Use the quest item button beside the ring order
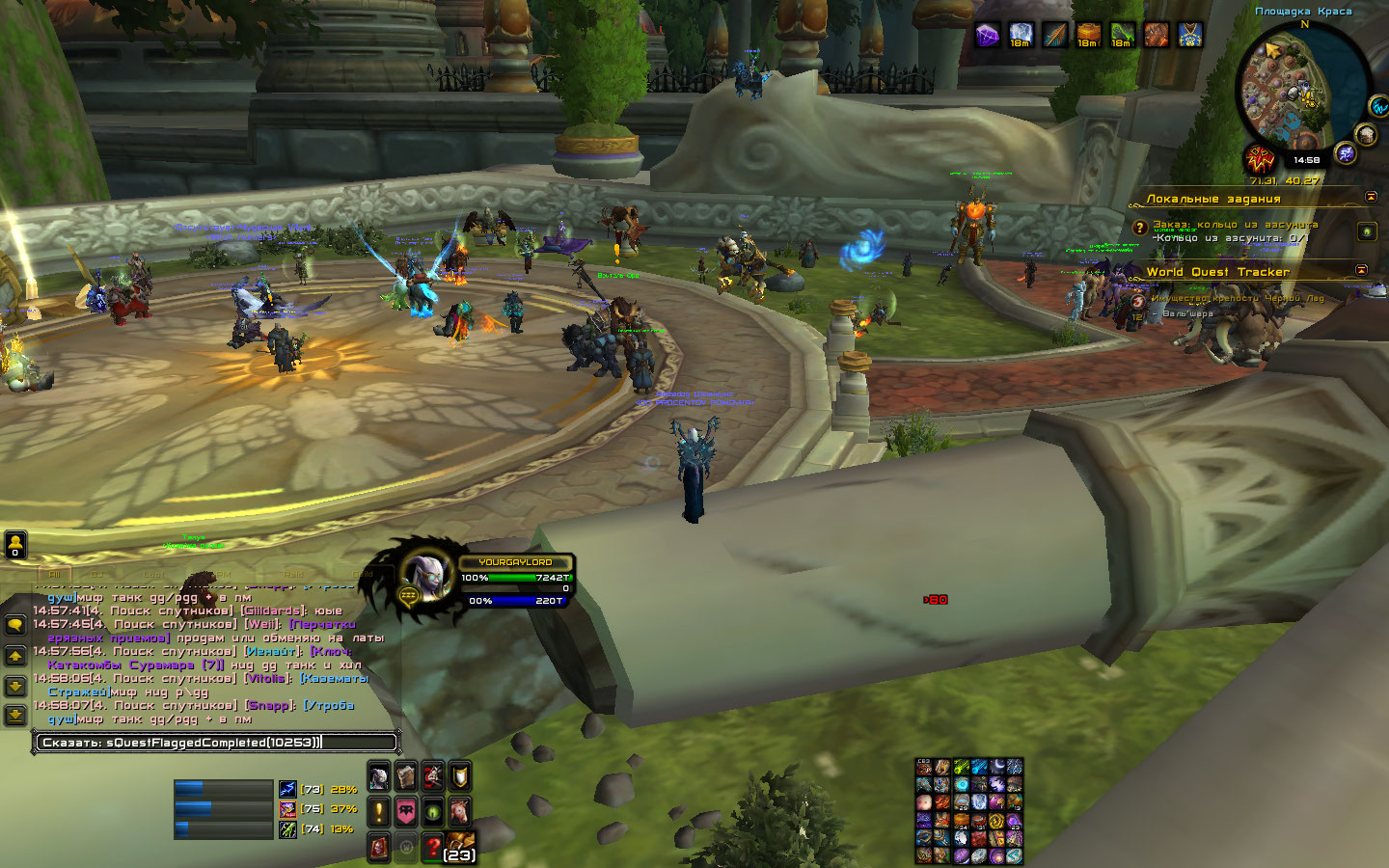This screenshot has width=1389, height=868. [1366, 231]
